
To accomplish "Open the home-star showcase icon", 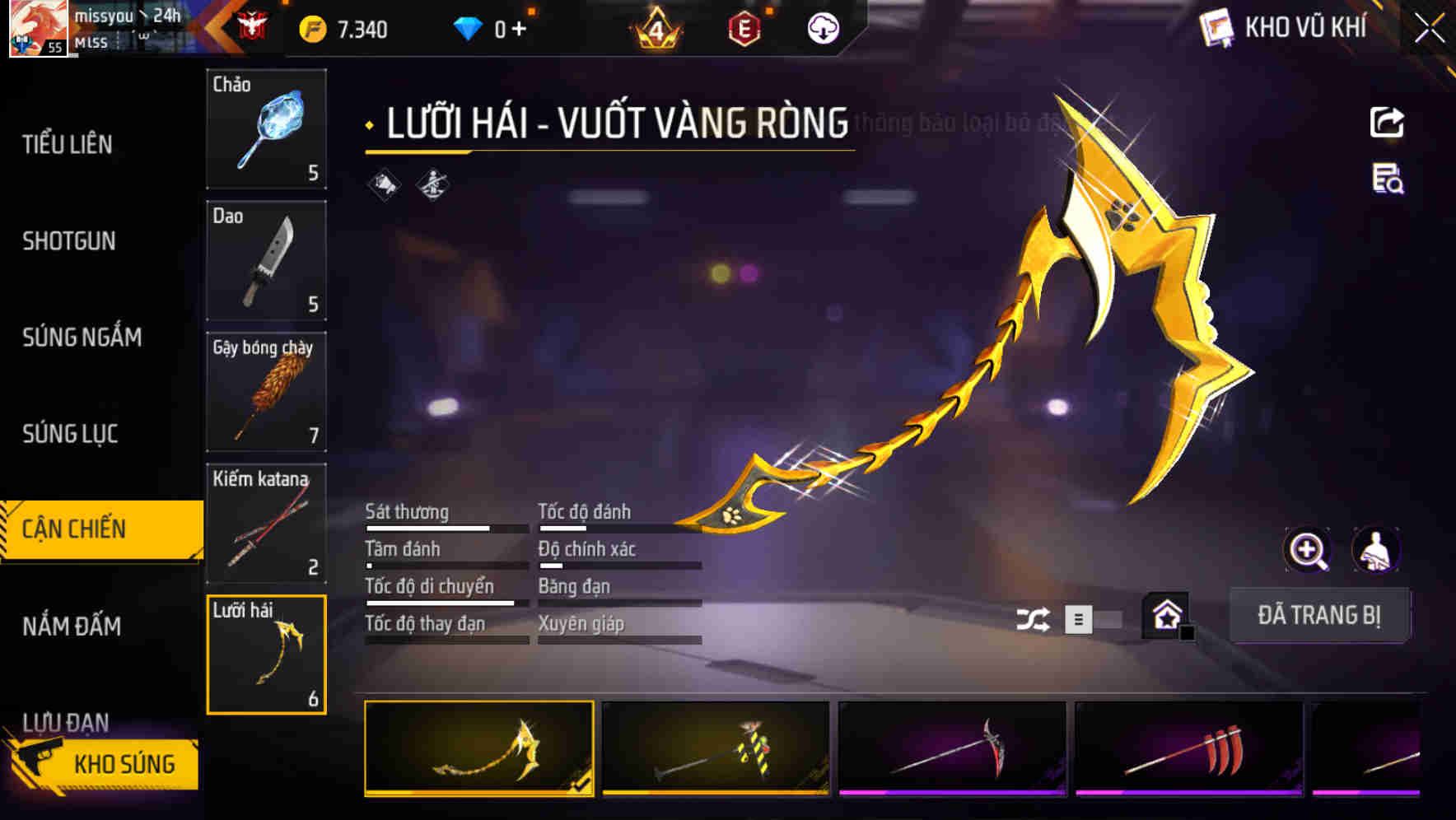I will [x=1166, y=616].
